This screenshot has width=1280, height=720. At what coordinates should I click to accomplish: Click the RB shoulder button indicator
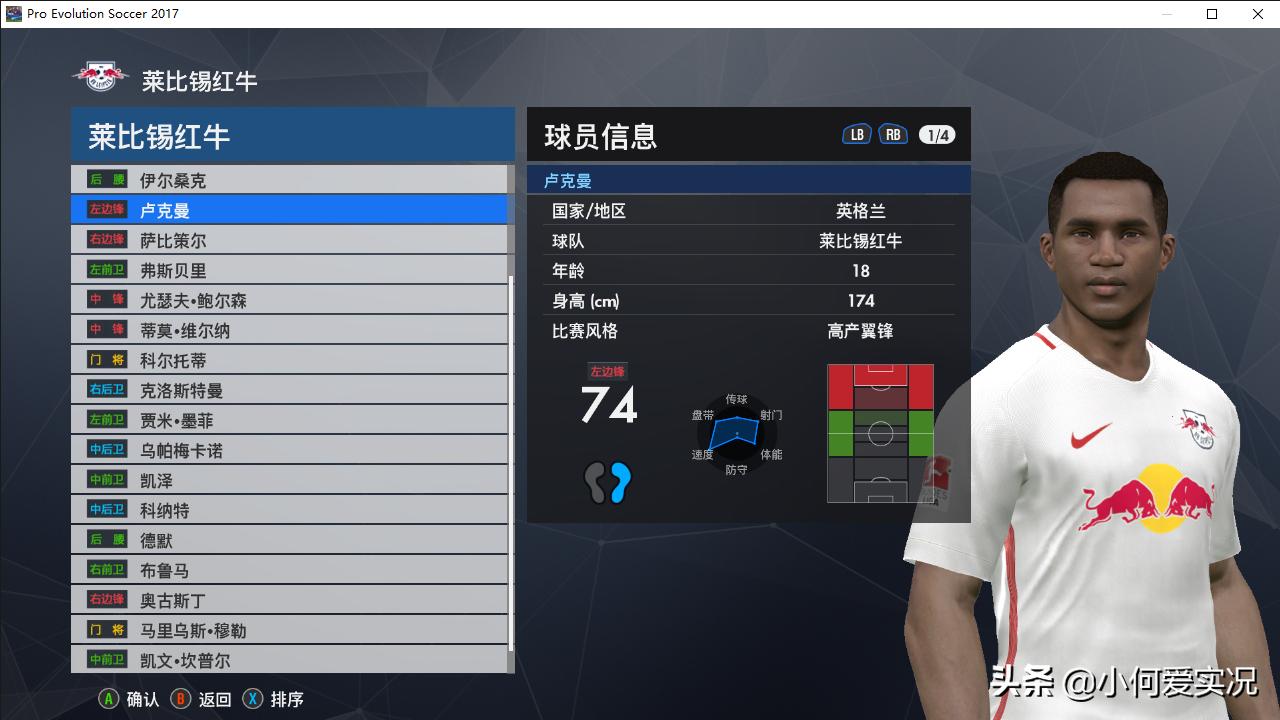[x=892, y=132]
